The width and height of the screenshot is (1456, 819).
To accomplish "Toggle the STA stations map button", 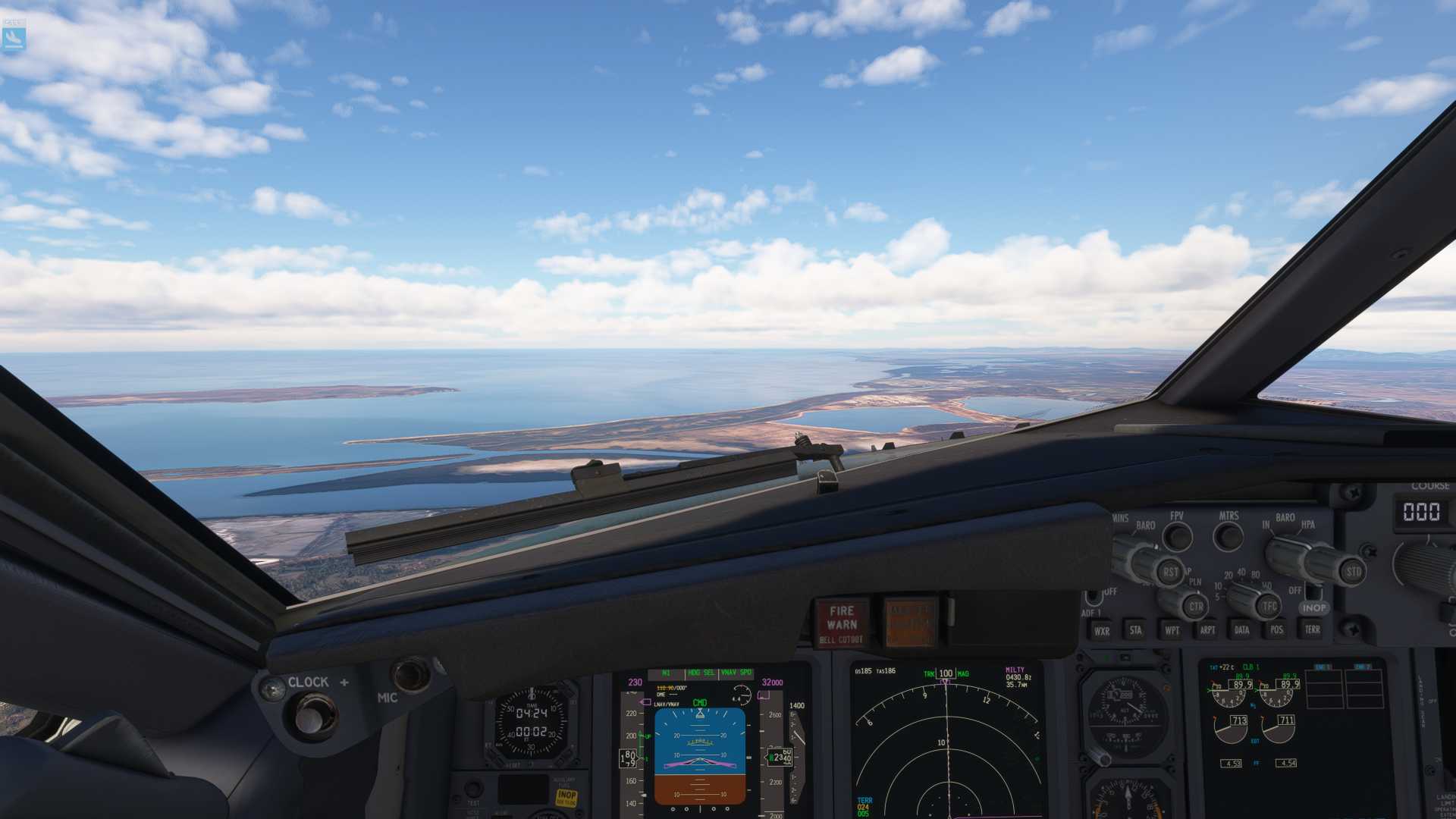I will (x=1135, y=629).
